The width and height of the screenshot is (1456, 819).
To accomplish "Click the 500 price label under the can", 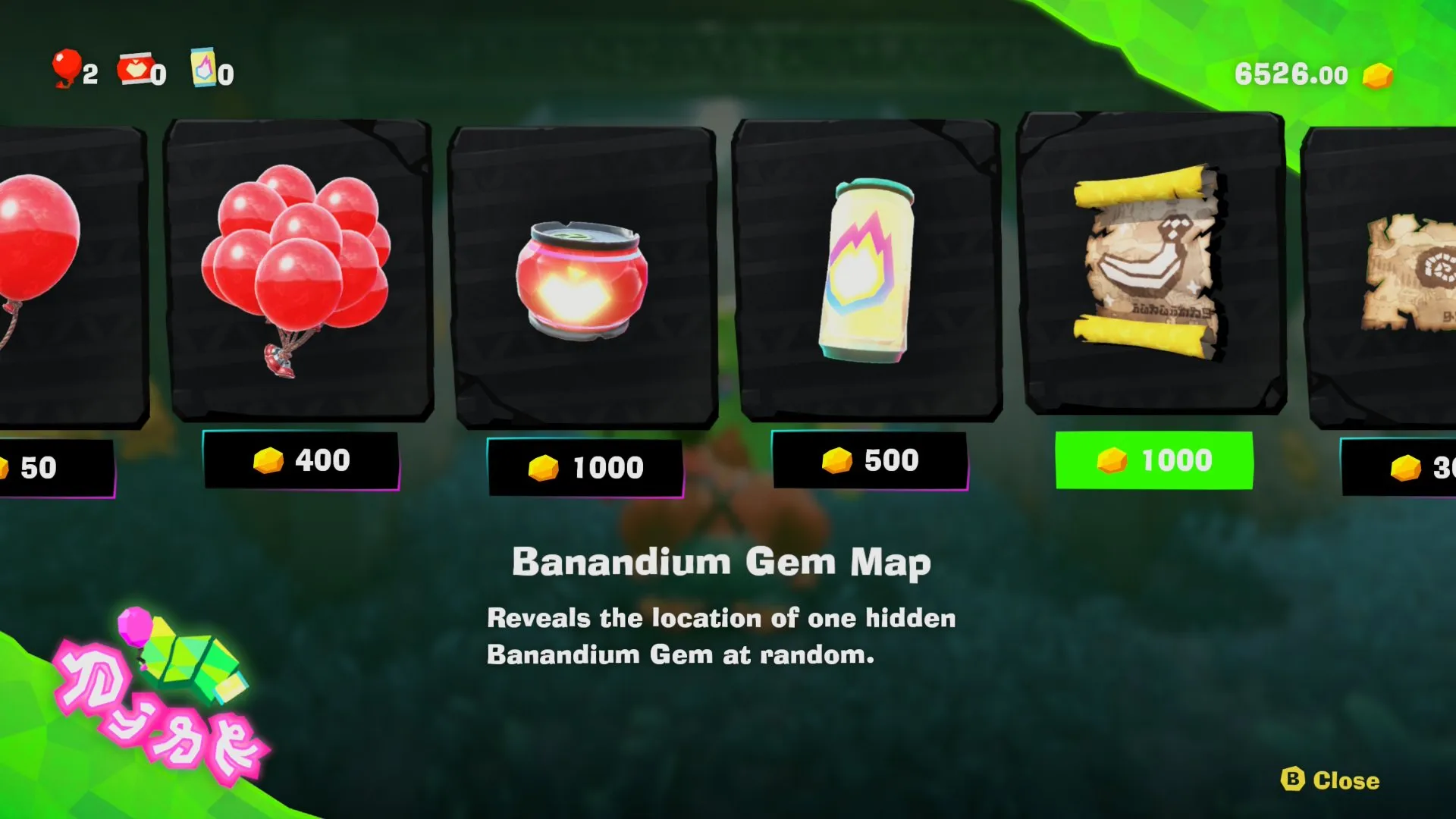I will point(869,461).
